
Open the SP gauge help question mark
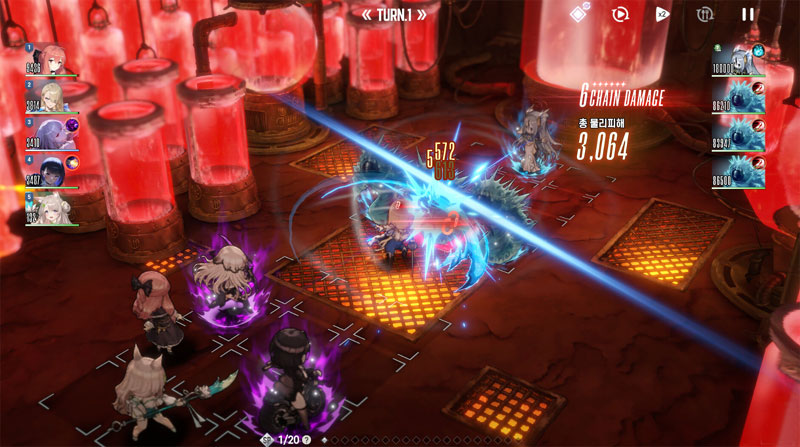click(x=306, y=440)
